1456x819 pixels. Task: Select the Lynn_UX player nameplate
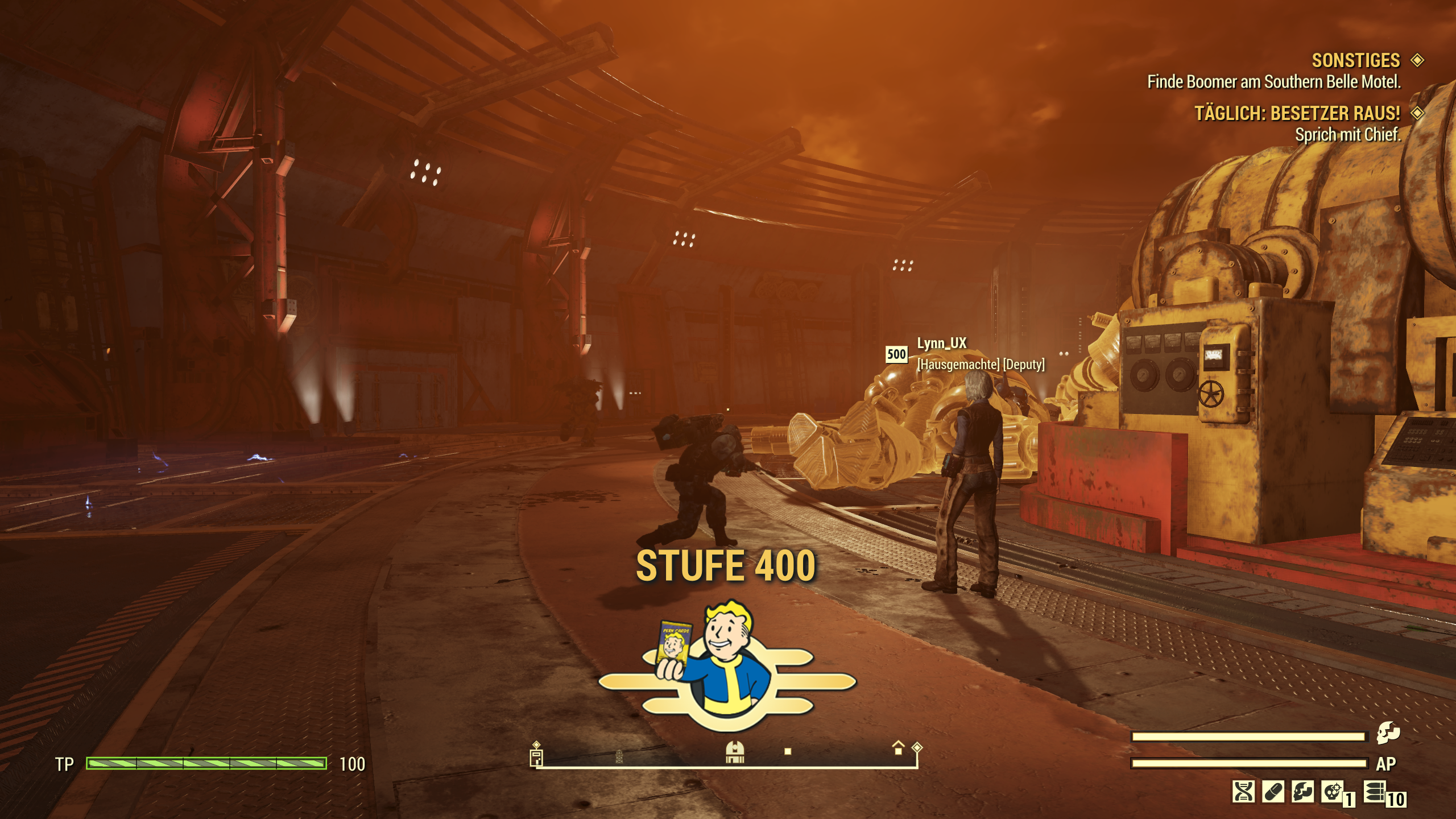[941, 343]
